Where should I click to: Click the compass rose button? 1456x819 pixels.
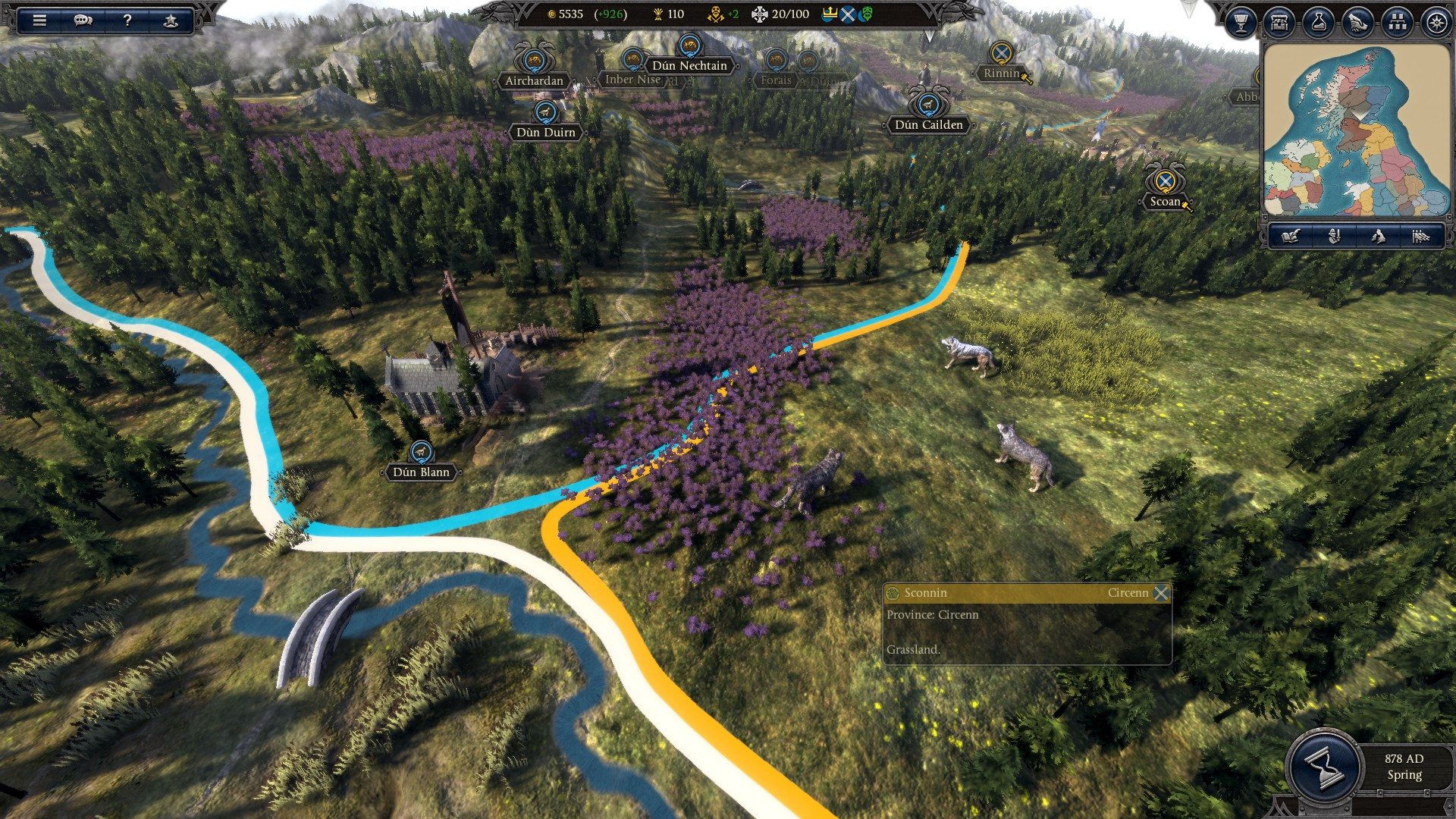click(x=1436, y=23)
